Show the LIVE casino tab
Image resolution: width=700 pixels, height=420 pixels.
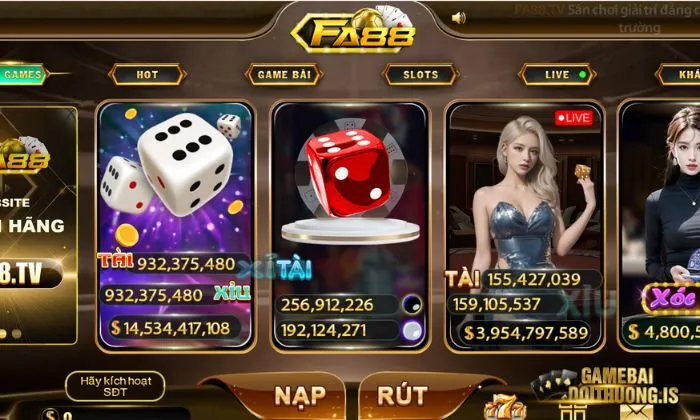557,74
